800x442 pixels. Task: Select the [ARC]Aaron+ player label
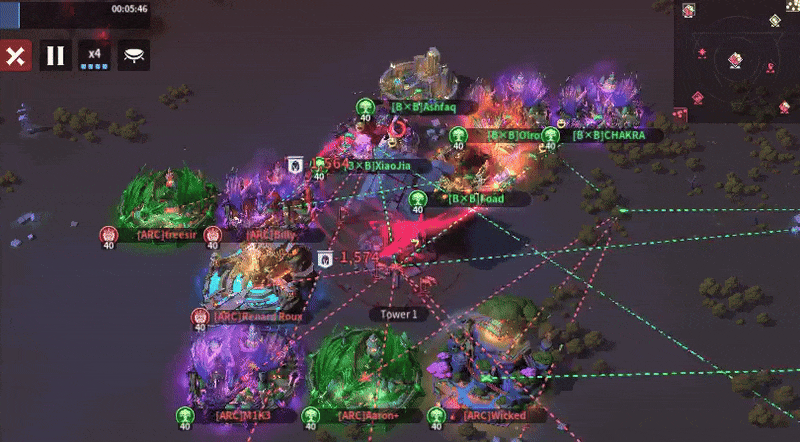click(368, 415)
